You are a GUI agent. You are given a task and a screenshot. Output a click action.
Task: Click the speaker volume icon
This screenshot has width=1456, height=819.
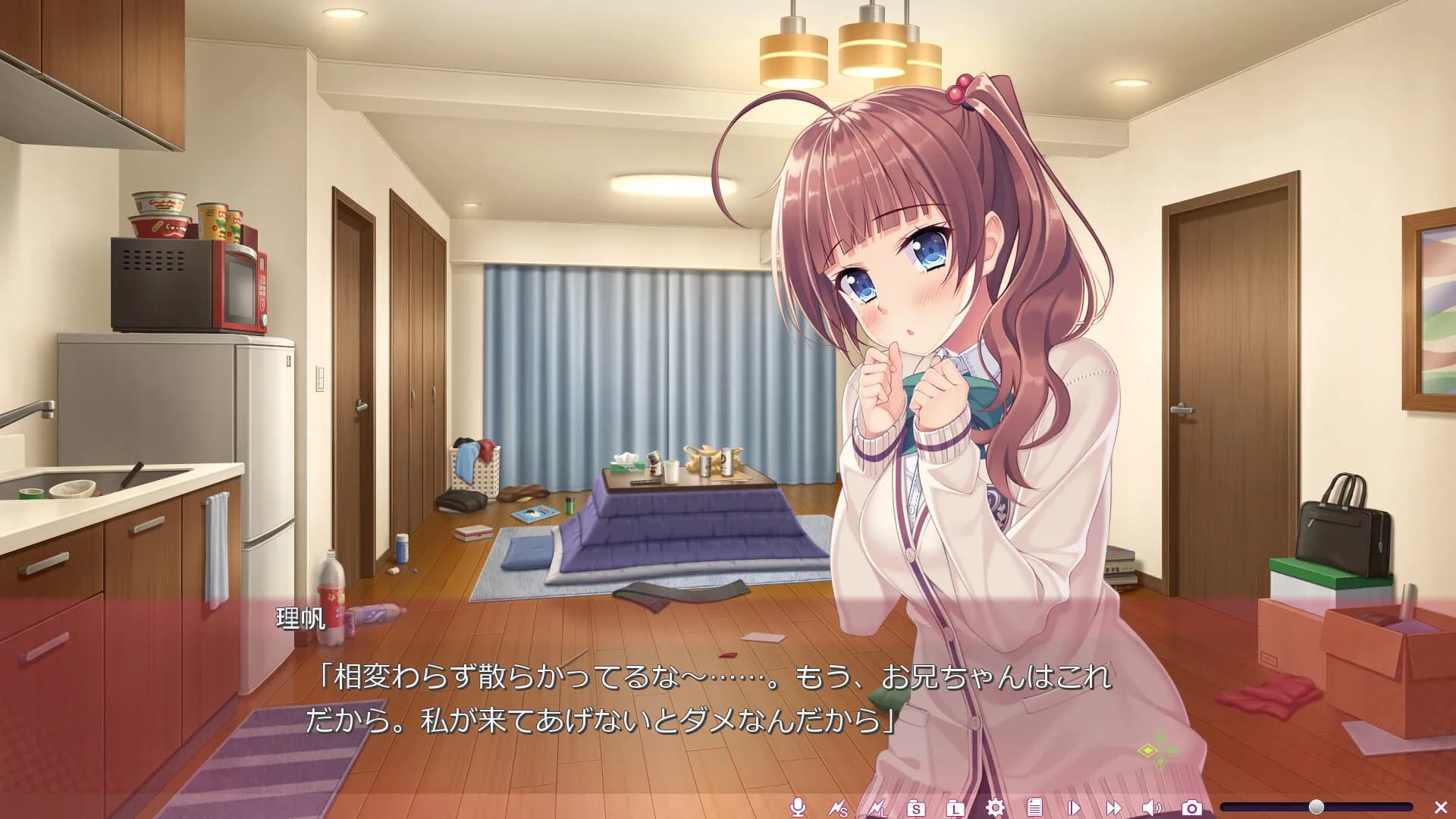coord(1152,808)
